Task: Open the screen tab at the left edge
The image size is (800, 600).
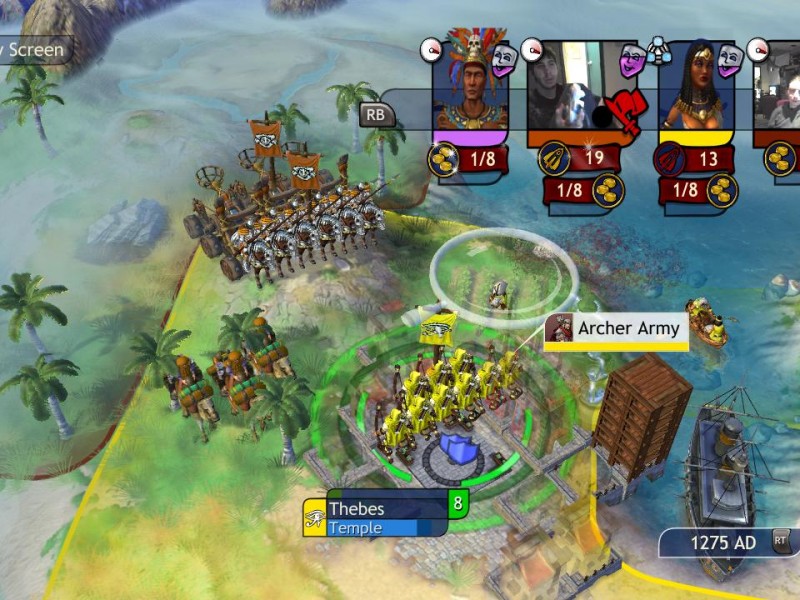Action: [33, 50]
